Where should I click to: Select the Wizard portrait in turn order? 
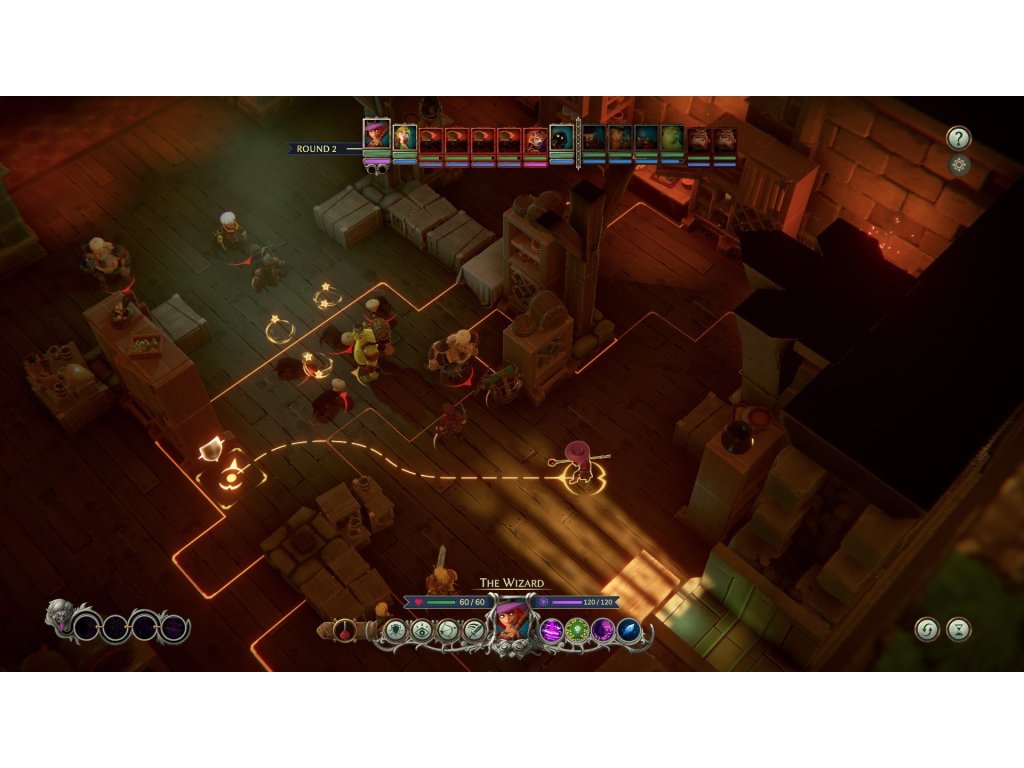[376, 134]
